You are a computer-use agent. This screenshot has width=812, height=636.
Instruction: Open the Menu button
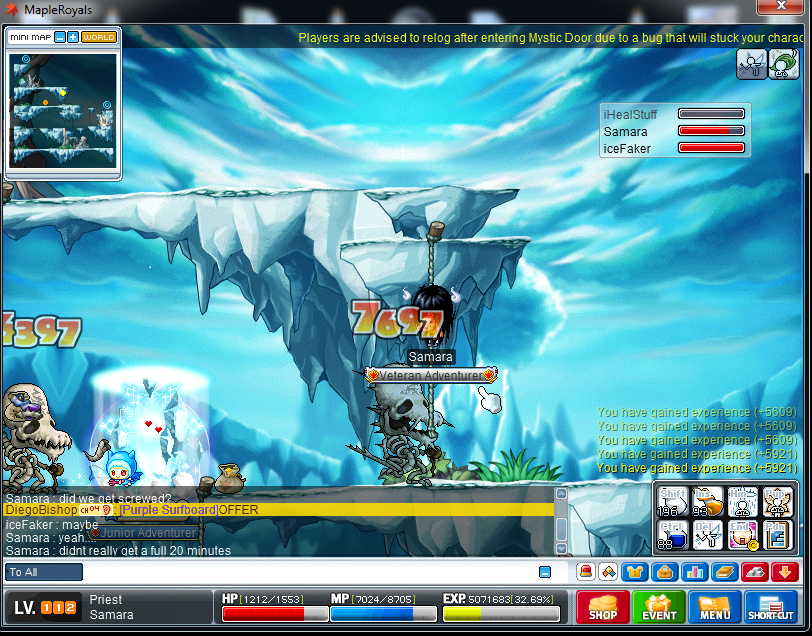click(715, 606)
